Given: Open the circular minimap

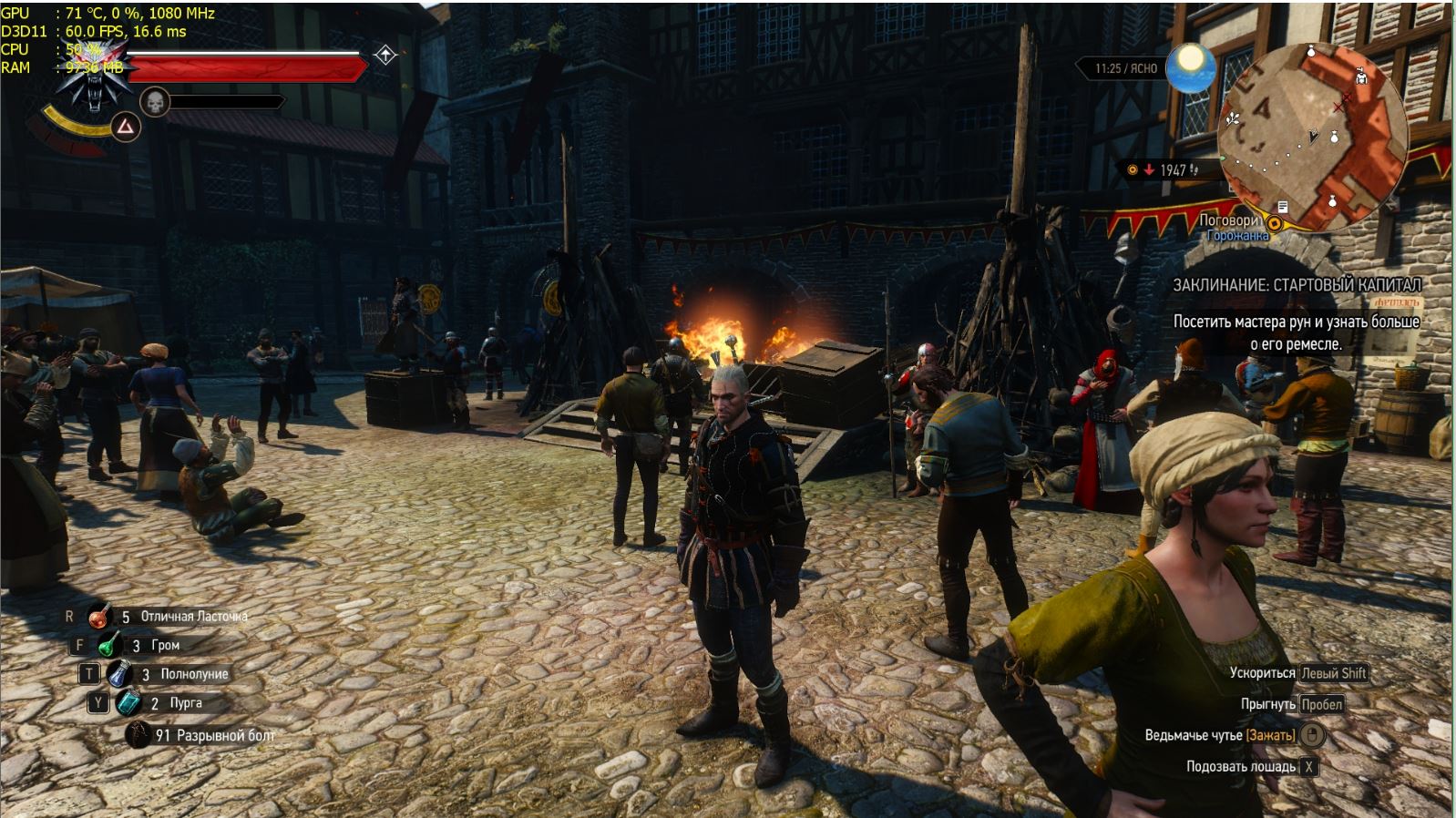Looking at the screenshot, I should coord(1313,137).
